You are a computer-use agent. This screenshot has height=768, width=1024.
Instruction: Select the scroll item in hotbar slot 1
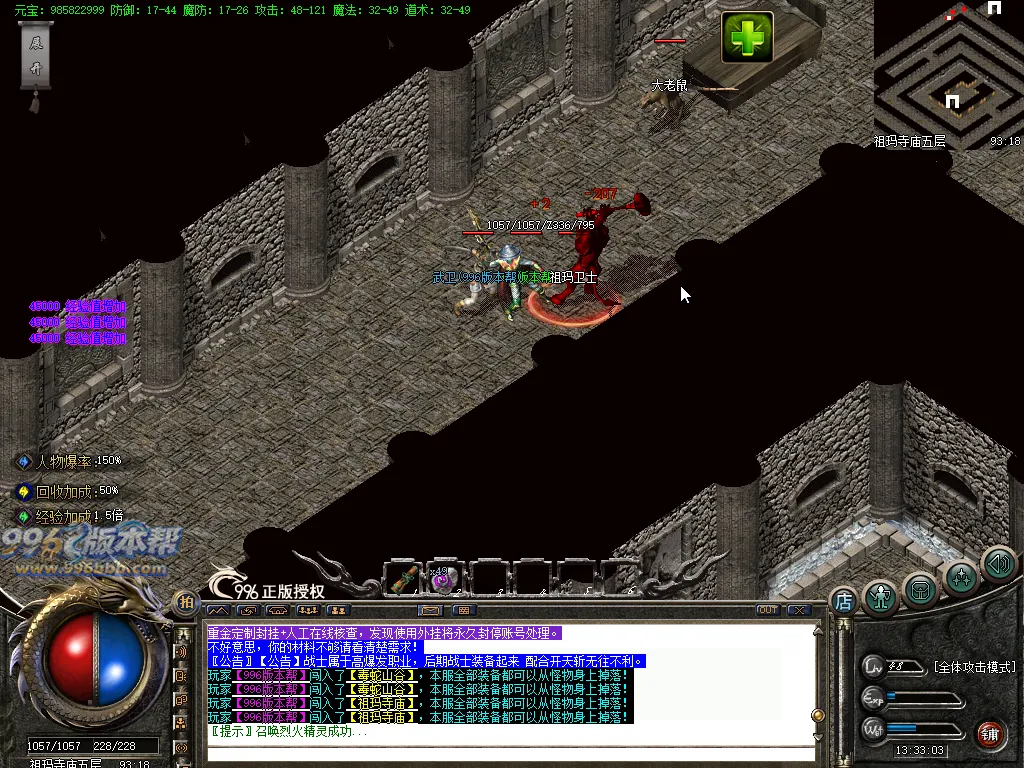point(405,578)
